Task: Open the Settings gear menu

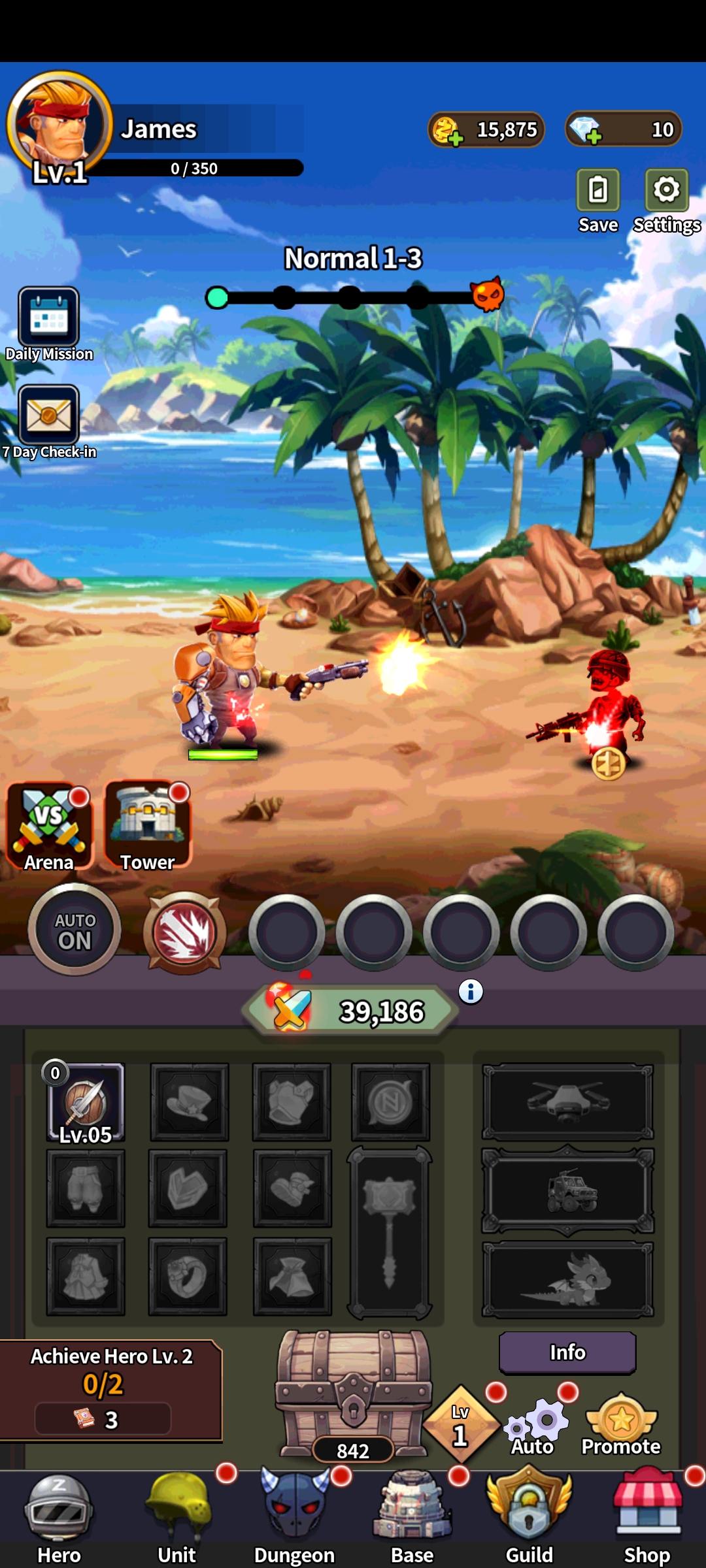Action: pos(666,191)
